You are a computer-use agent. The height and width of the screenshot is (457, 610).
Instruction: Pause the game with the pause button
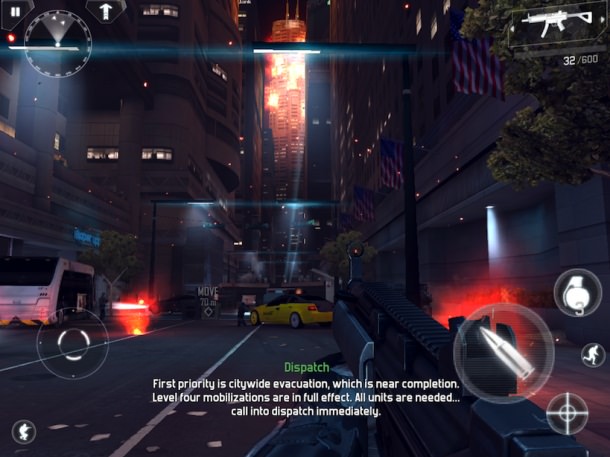16,11
